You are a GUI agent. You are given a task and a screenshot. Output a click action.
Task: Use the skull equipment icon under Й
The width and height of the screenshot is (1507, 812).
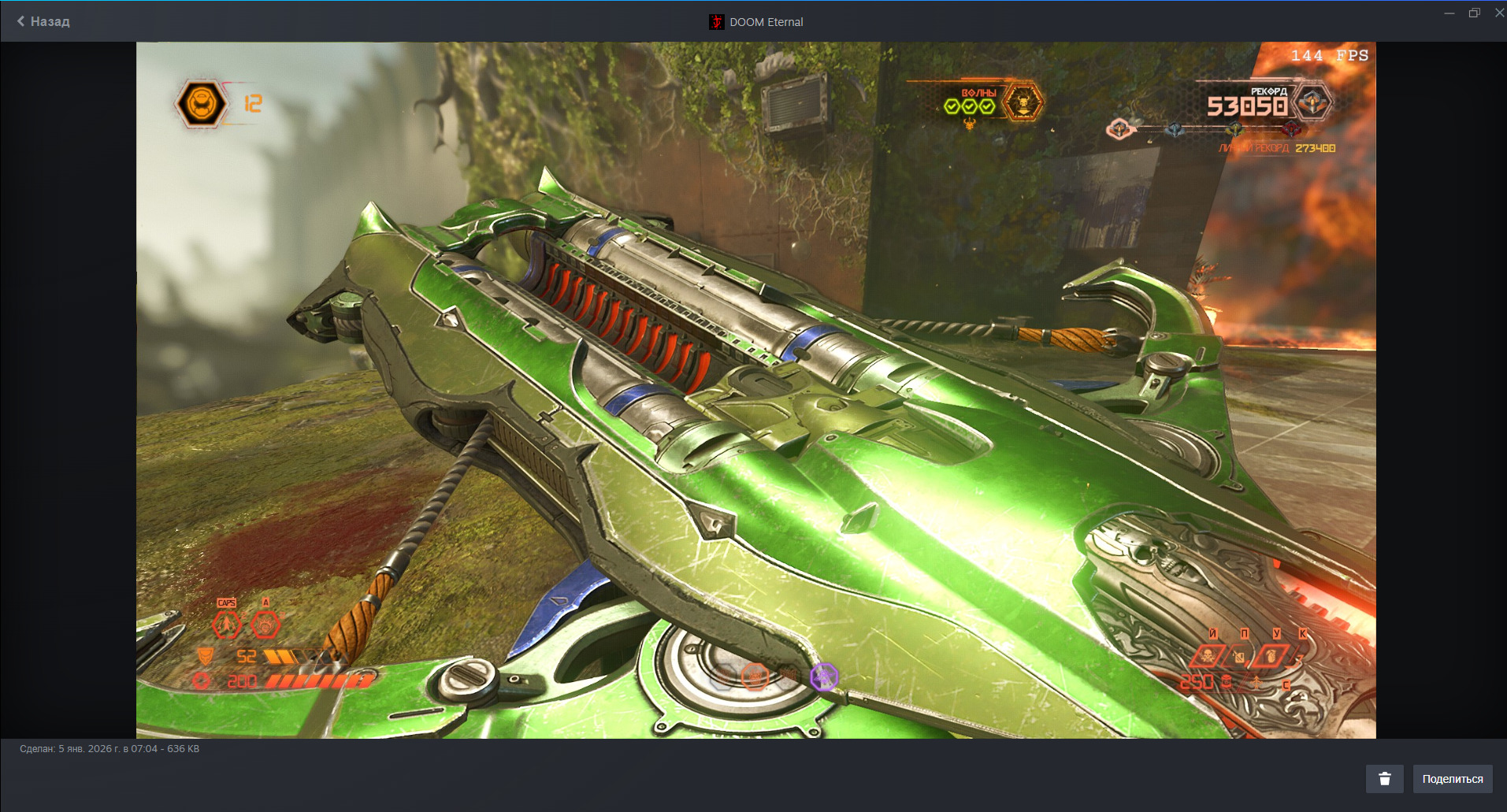point(1207,655)
